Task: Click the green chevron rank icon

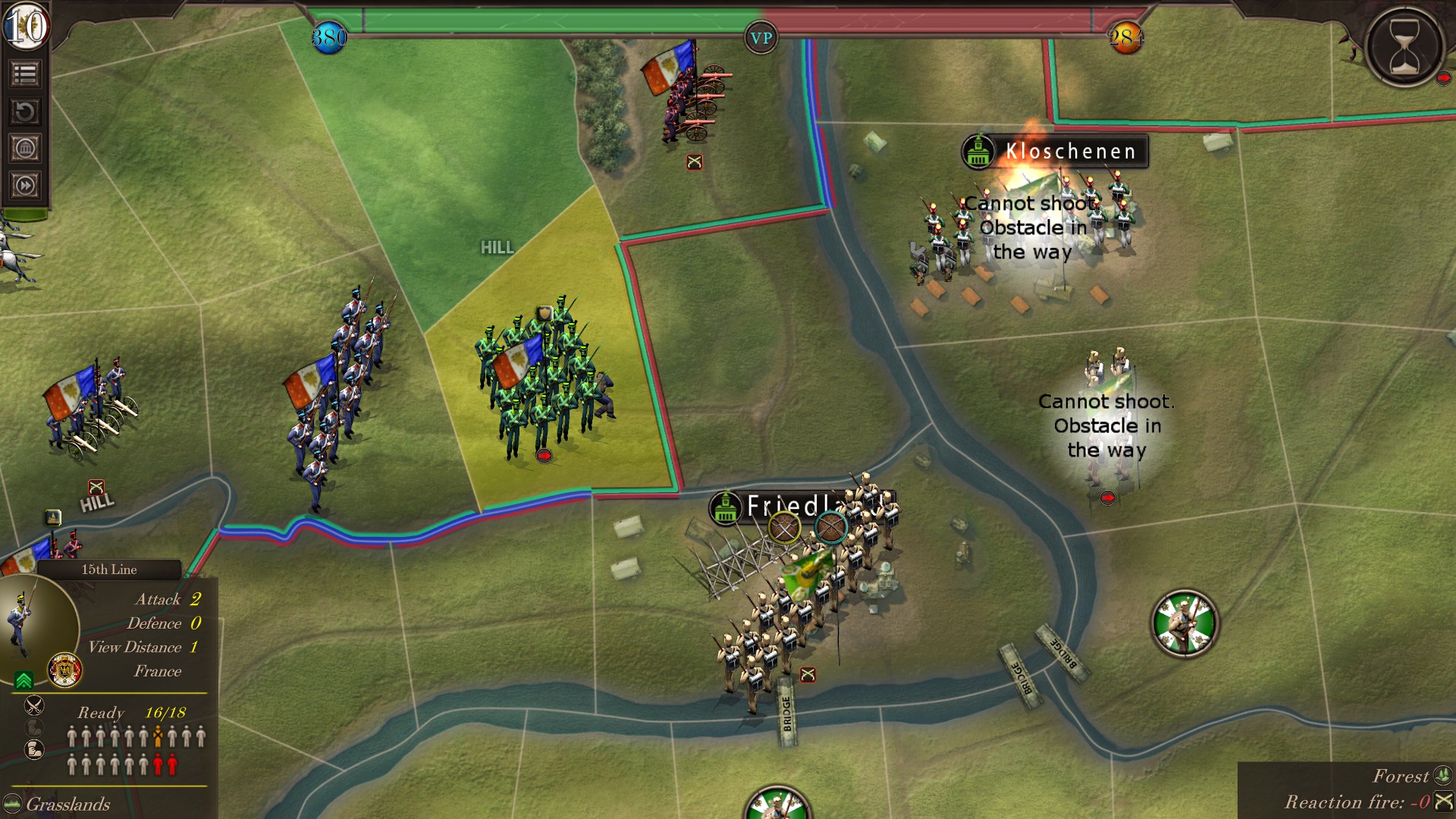Action: (x=24, y=680)
